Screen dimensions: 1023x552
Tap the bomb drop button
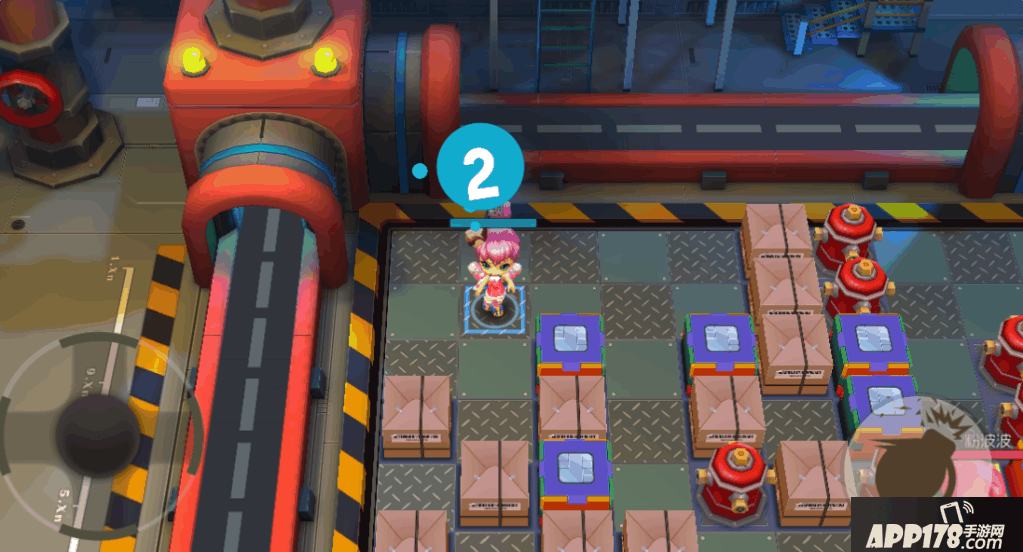(905, 462)
